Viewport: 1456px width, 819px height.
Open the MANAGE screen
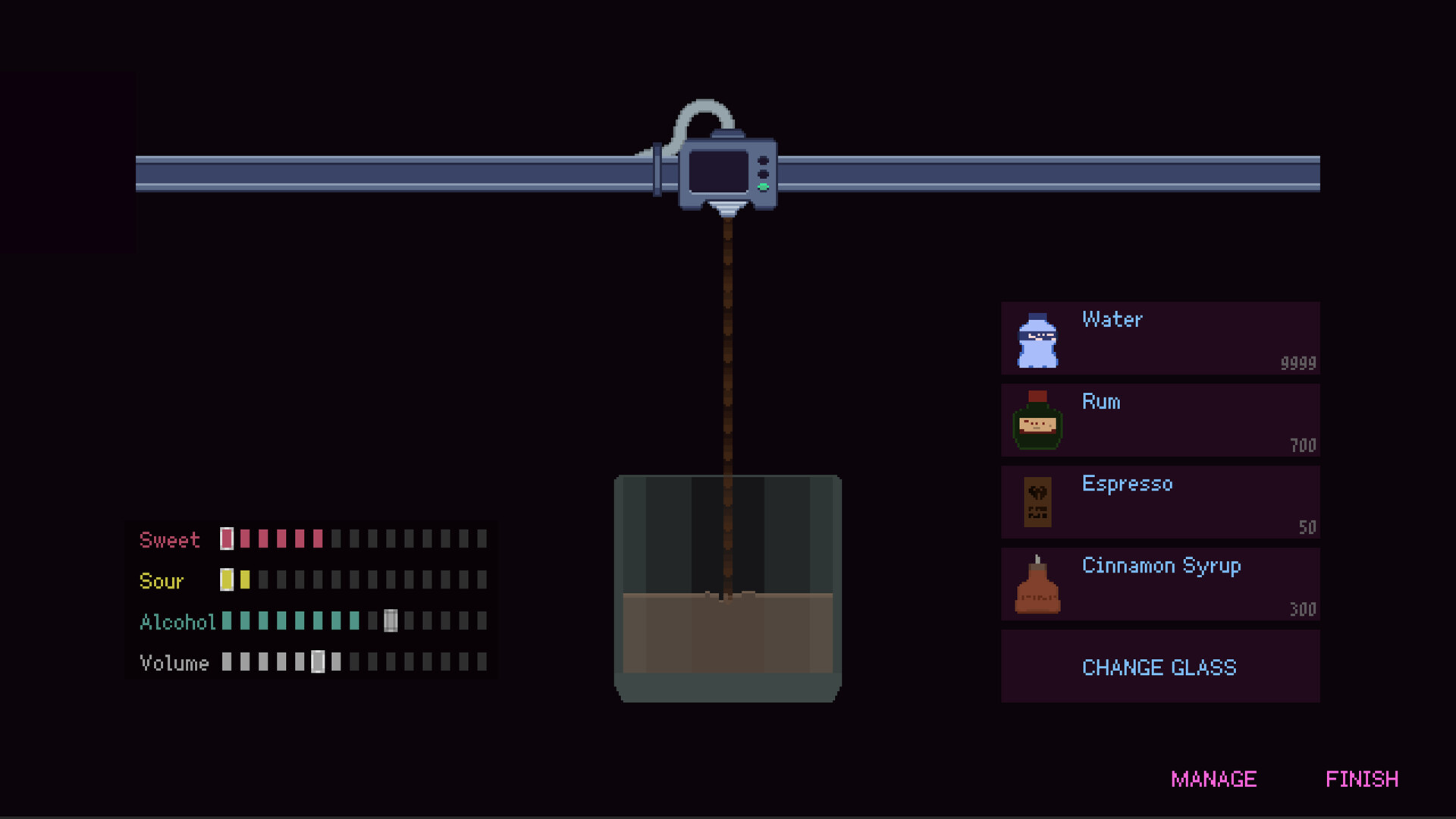pyautogui.click(x=1214, y=779)
